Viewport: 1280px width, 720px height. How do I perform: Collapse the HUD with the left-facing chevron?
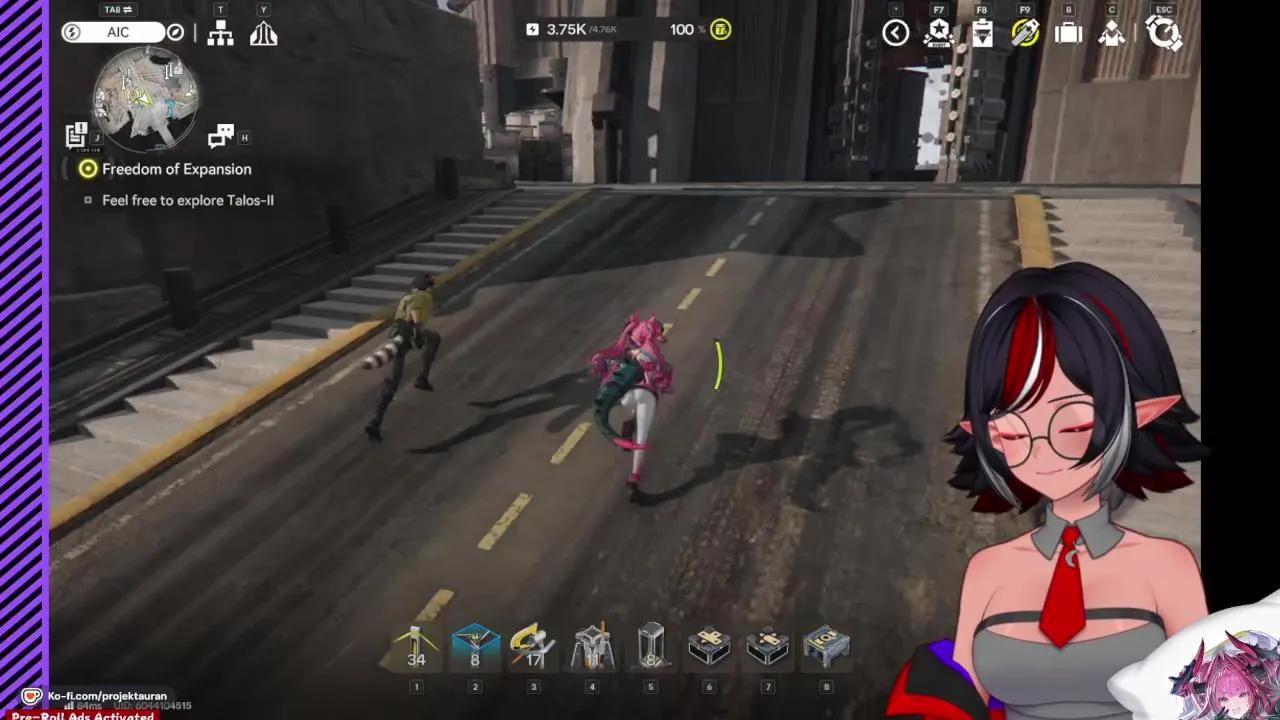896,33
